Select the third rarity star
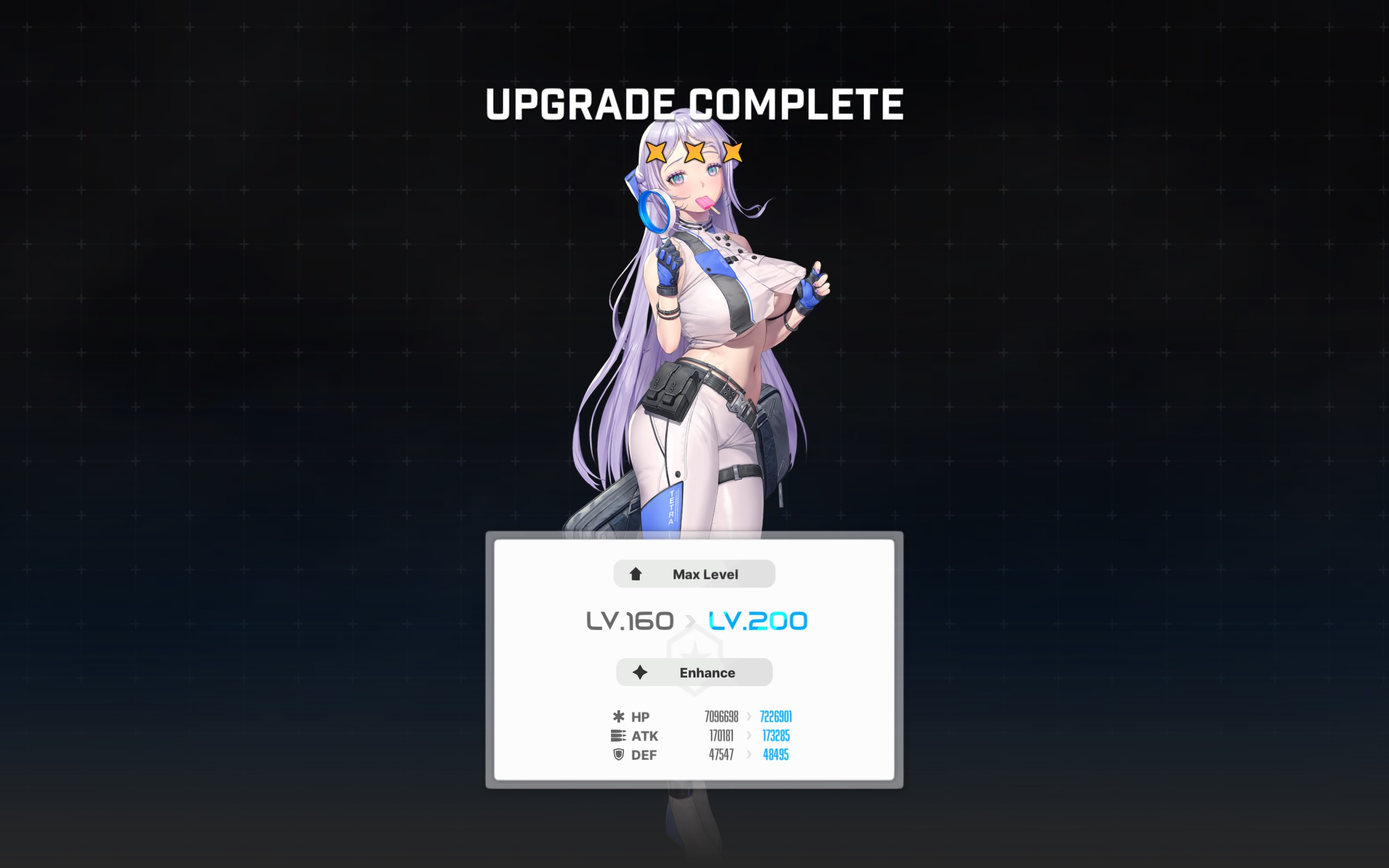Viewport: 1389px width, 868px height. coord(732,151)
